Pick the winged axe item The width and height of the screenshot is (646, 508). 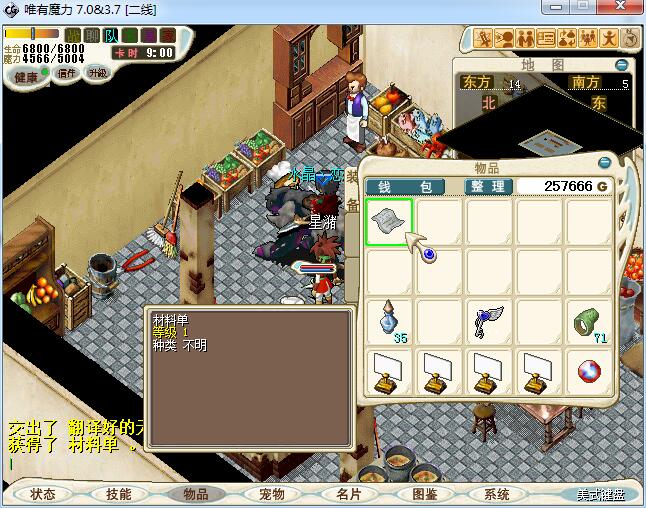[488, 321]
